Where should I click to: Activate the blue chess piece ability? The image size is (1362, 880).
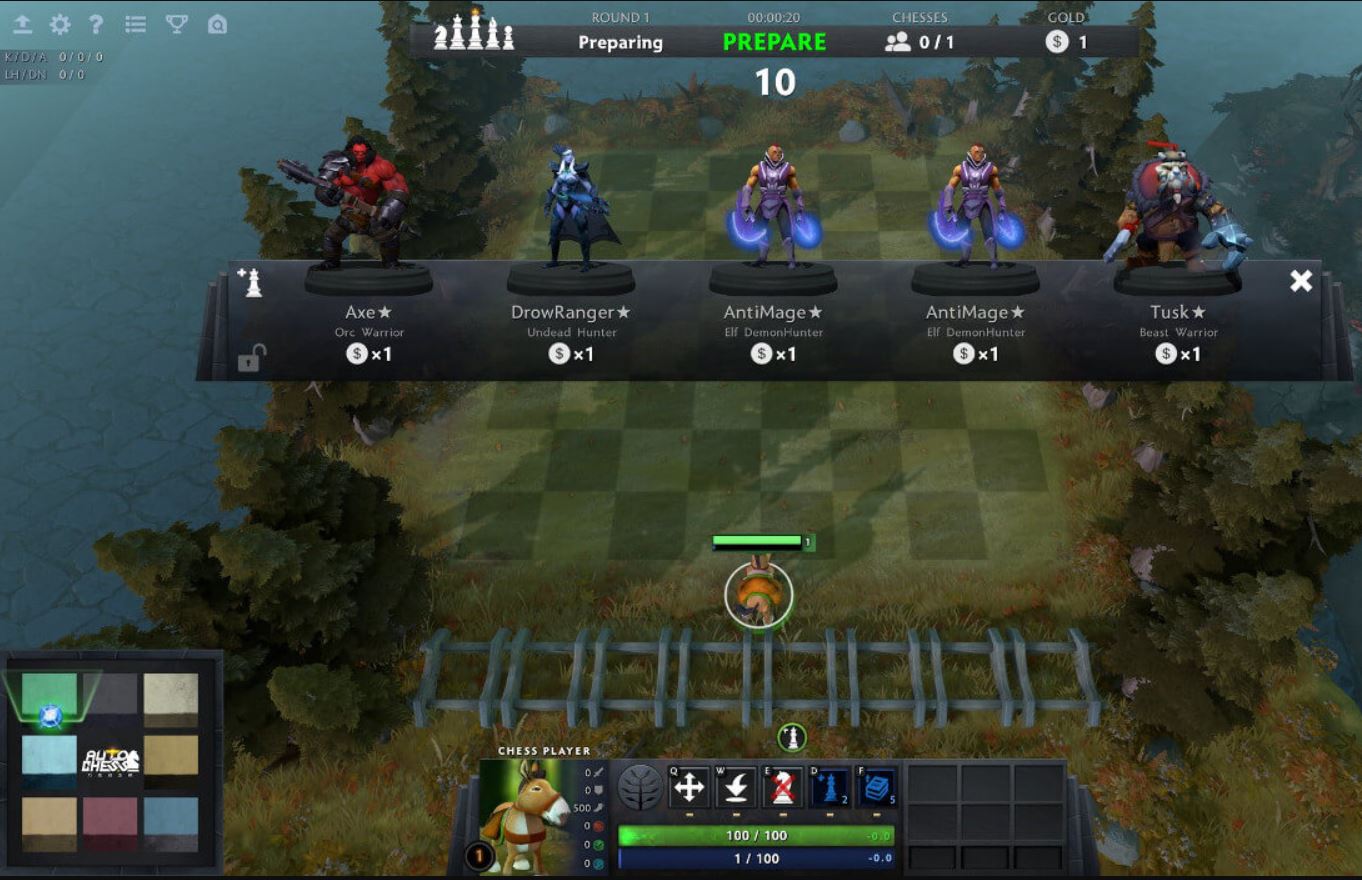830,788
